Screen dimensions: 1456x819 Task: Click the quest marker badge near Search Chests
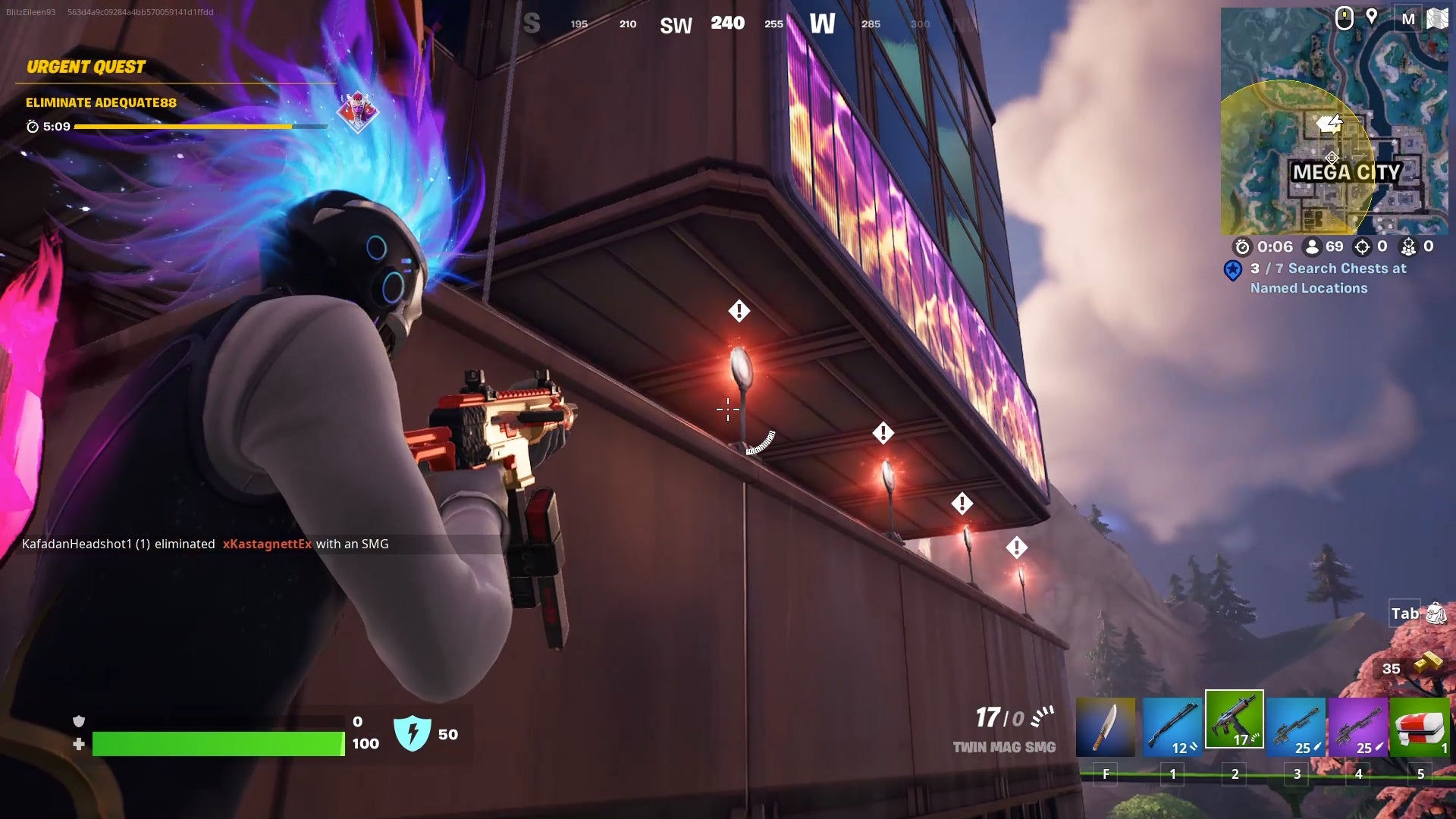point(1232,268)
